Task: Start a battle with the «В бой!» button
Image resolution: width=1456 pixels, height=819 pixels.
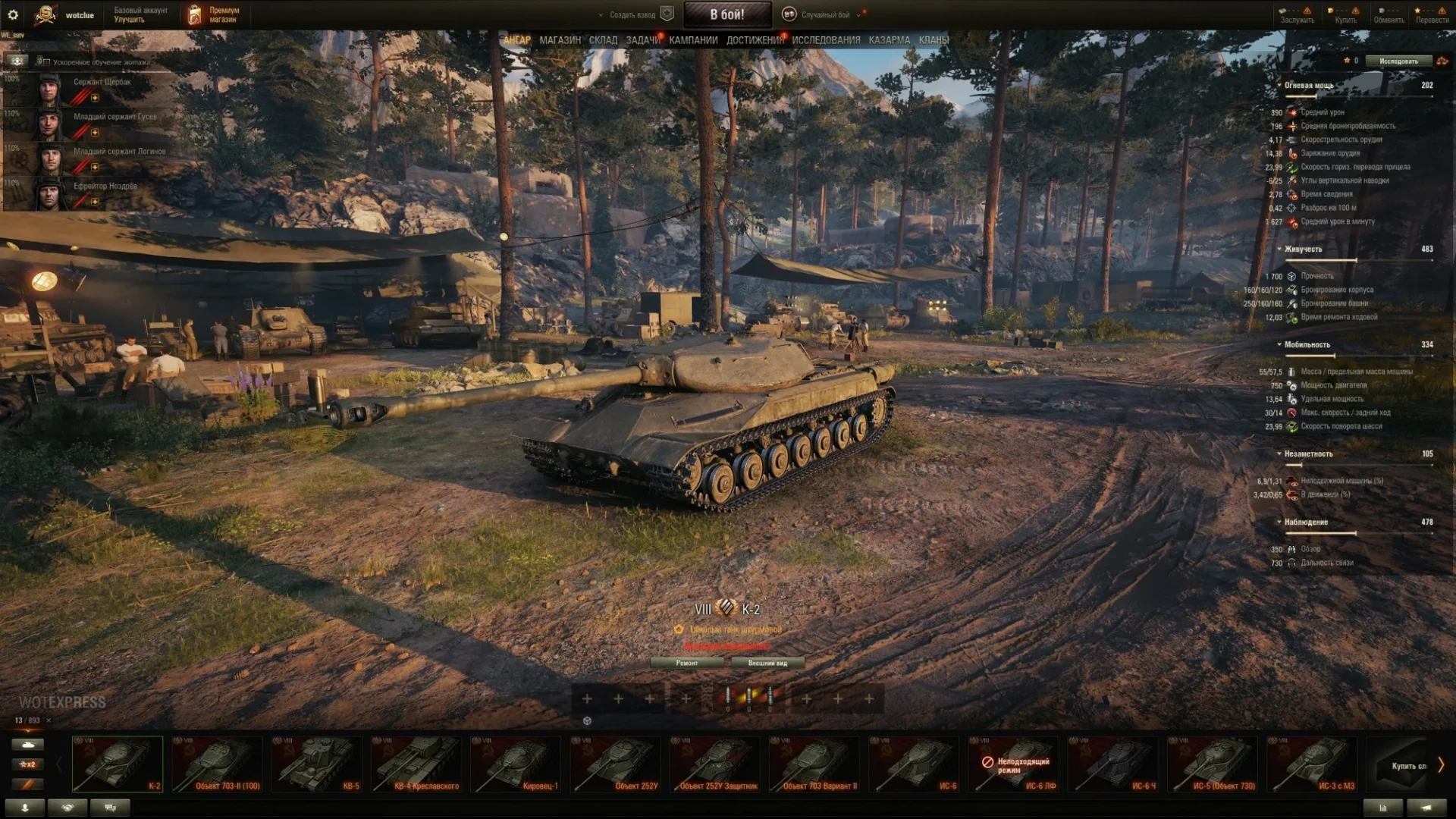Action: [x=726, y=14]
